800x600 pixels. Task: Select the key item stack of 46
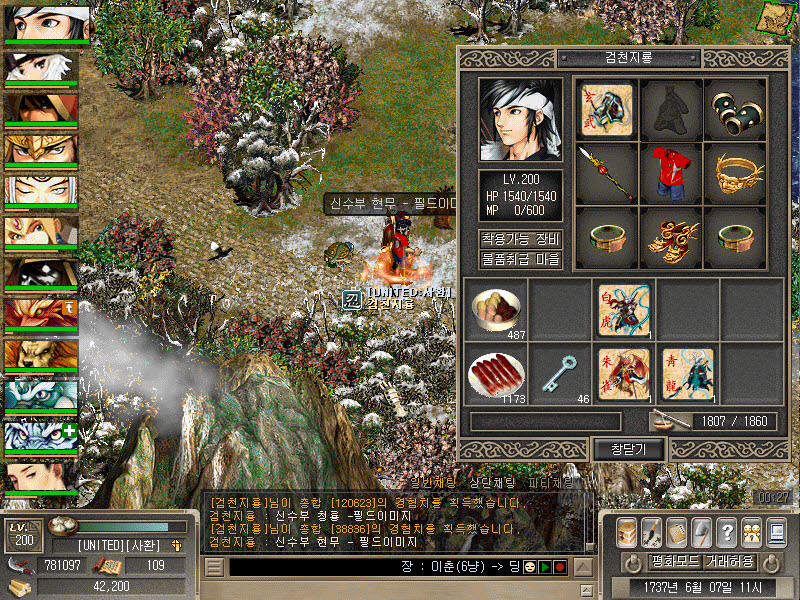[x=558, y=372]
